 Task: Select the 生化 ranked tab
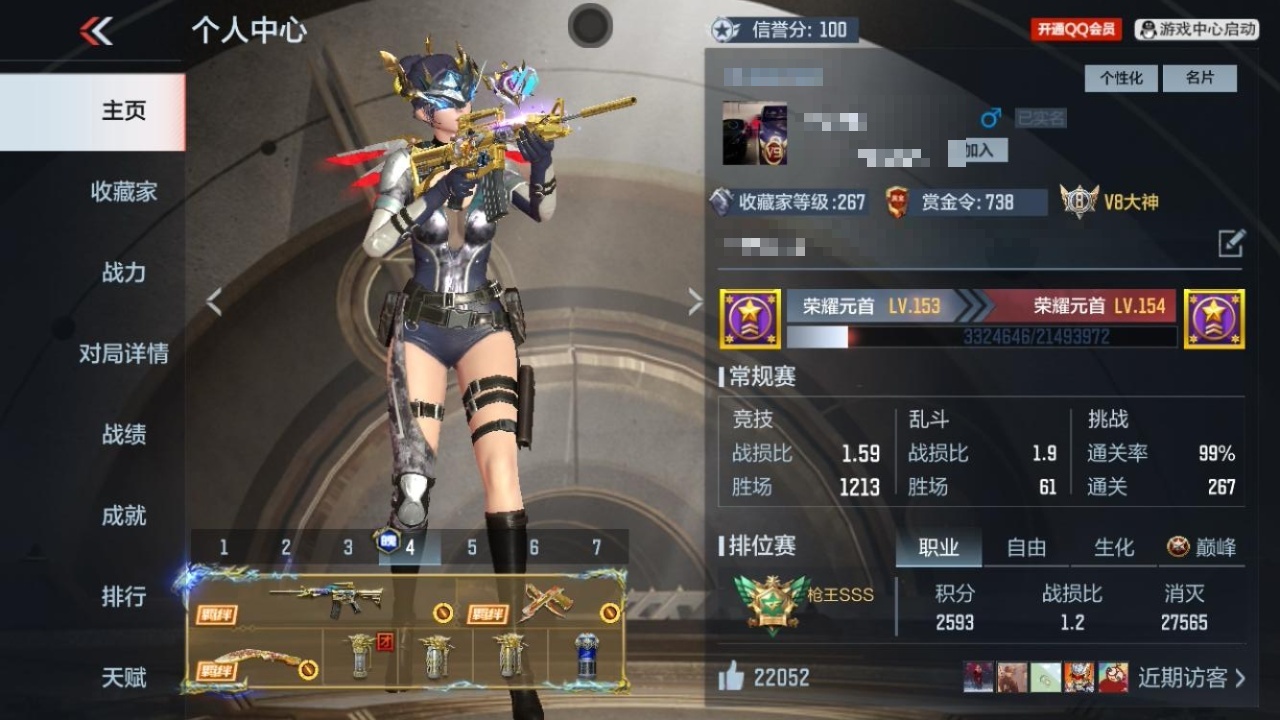pyautogui.click(x=1113, y=547)
